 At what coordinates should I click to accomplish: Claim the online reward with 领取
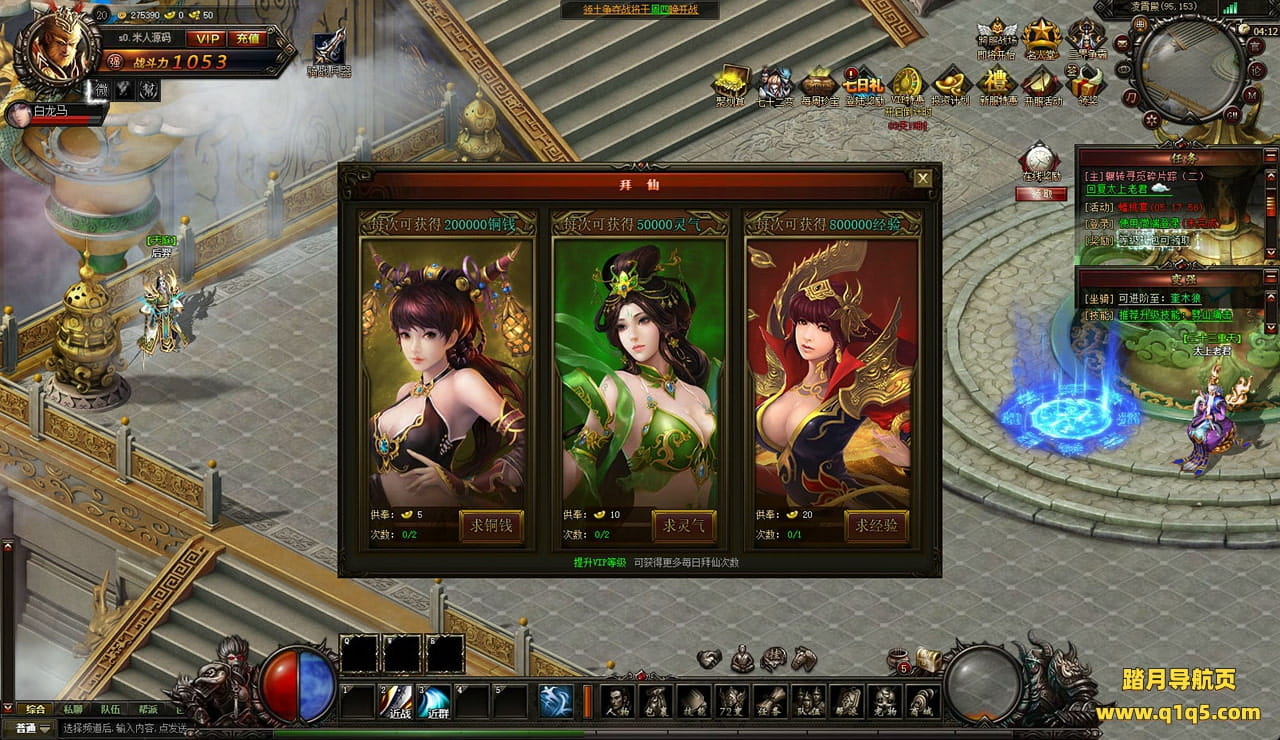[1040, 194]
